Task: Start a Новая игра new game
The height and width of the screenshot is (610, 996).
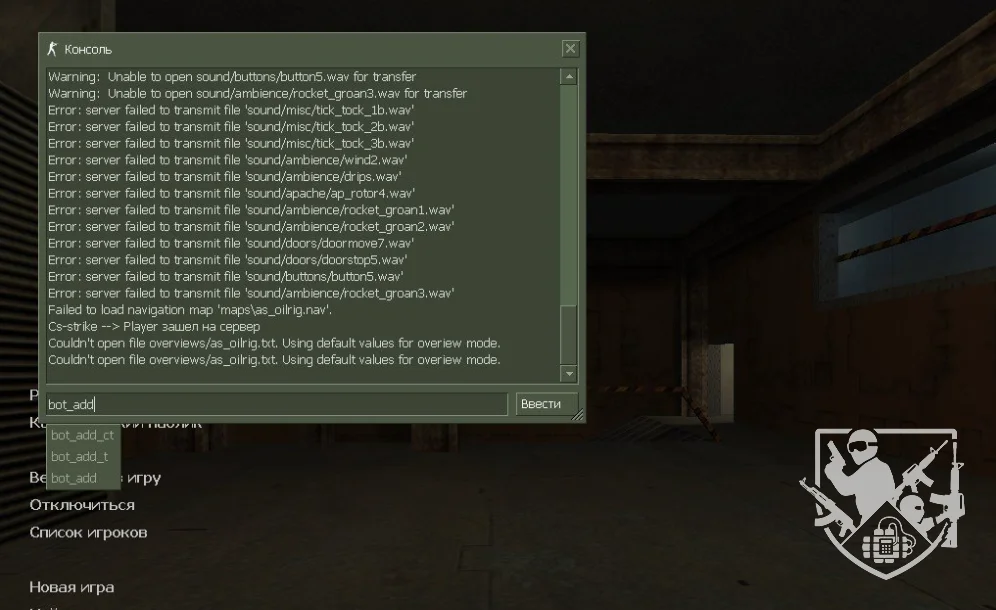Action: [x=71, y=587]
